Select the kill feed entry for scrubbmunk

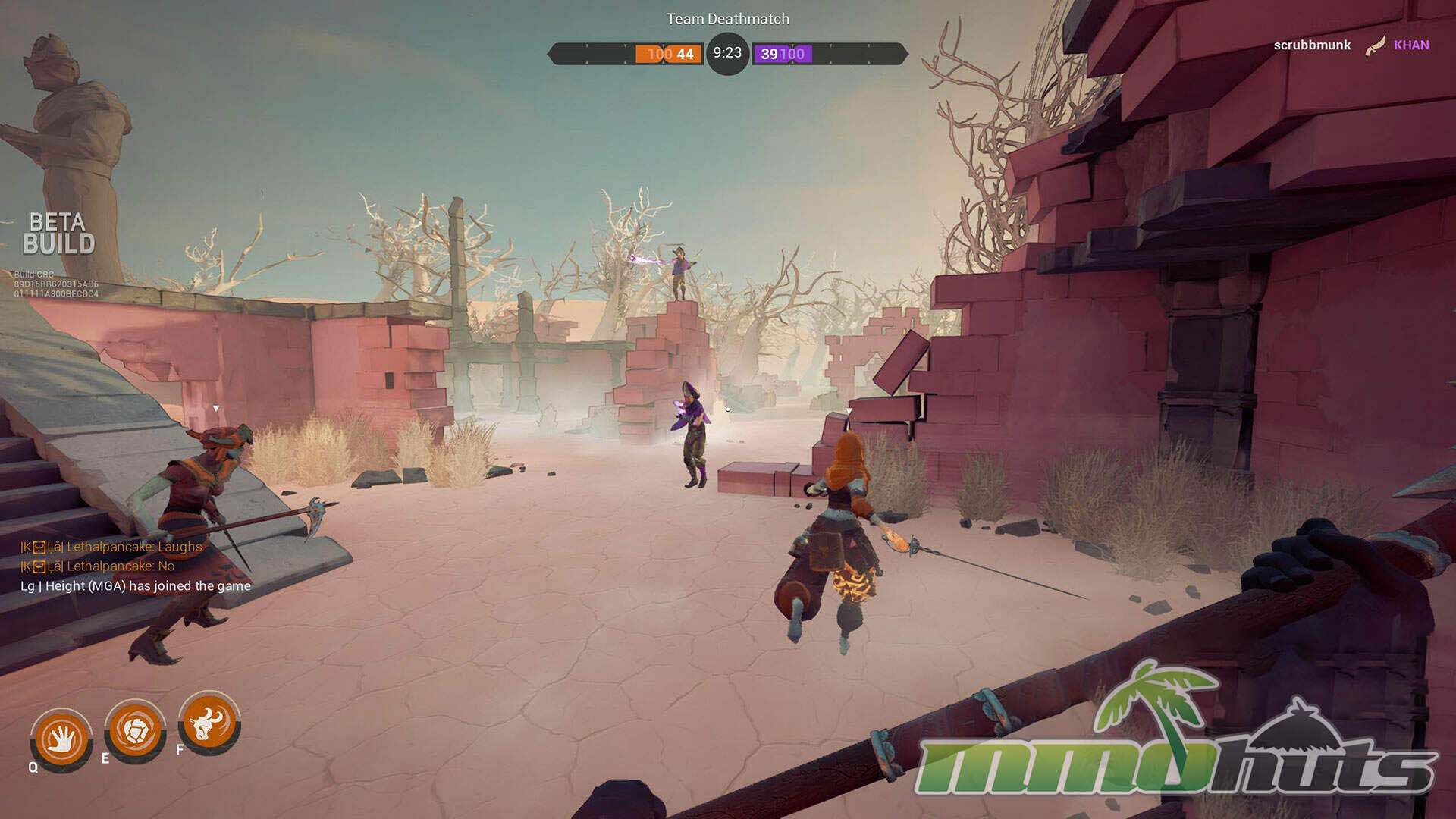[x=1351, y=45]
